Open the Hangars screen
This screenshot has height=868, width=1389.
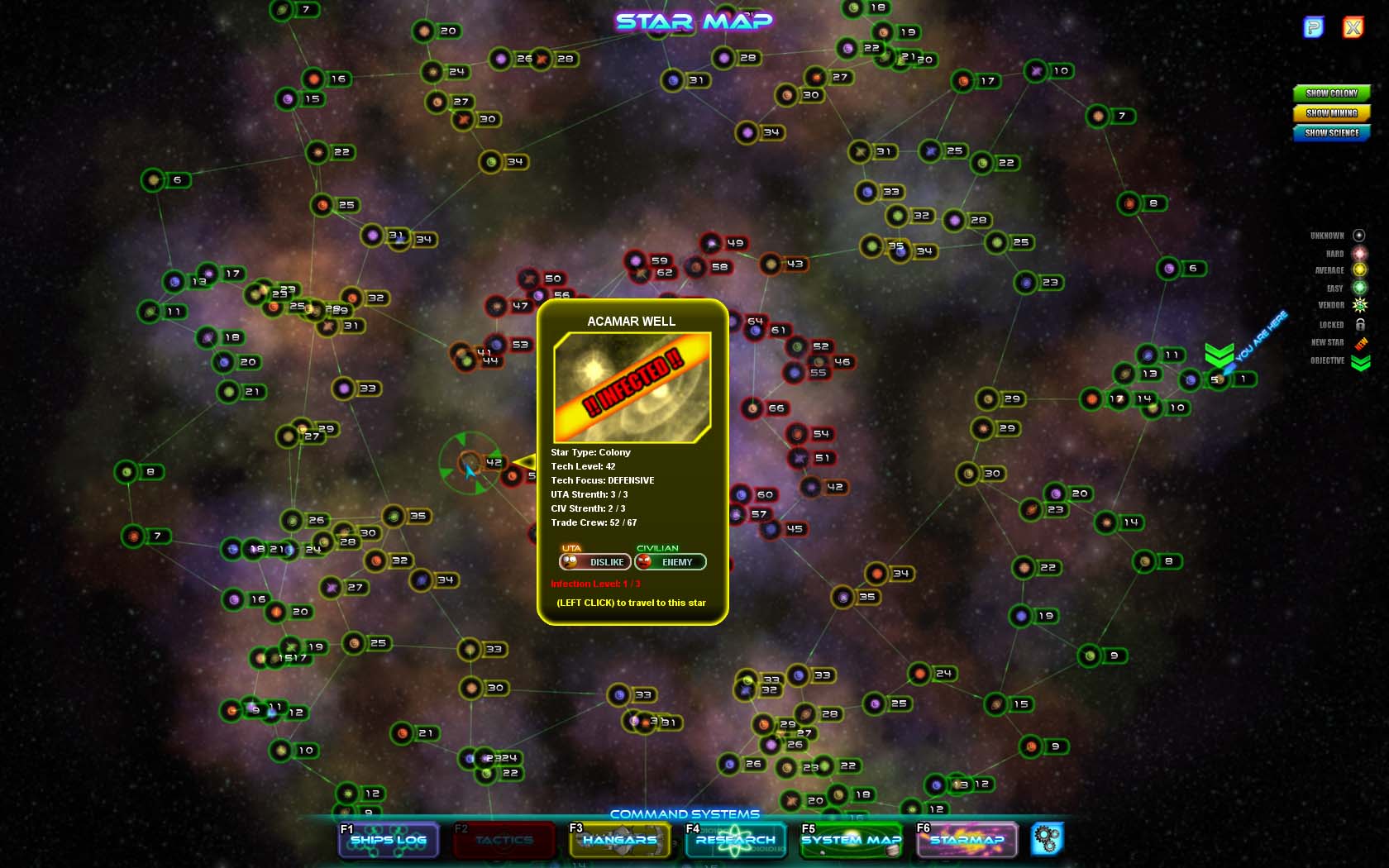(x=620, y=840)
